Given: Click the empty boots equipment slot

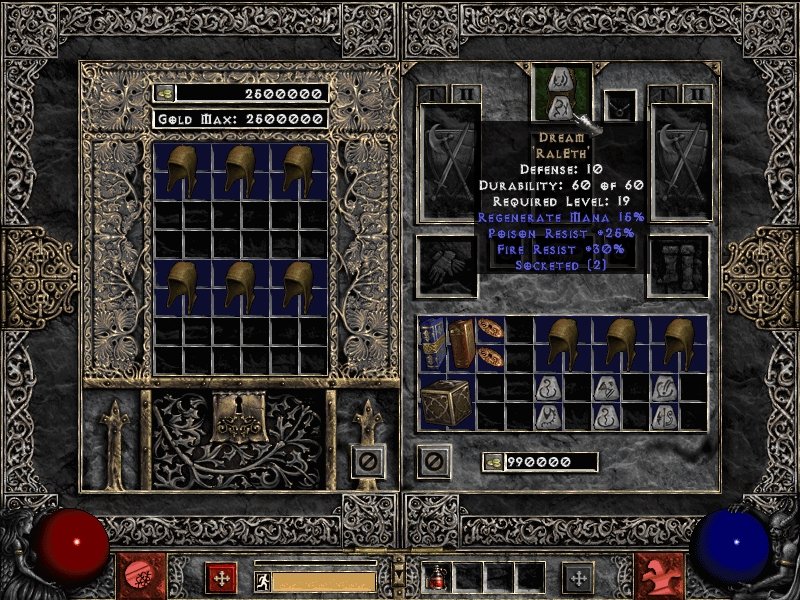Looking at the screenshot, I should click(679, 267).
